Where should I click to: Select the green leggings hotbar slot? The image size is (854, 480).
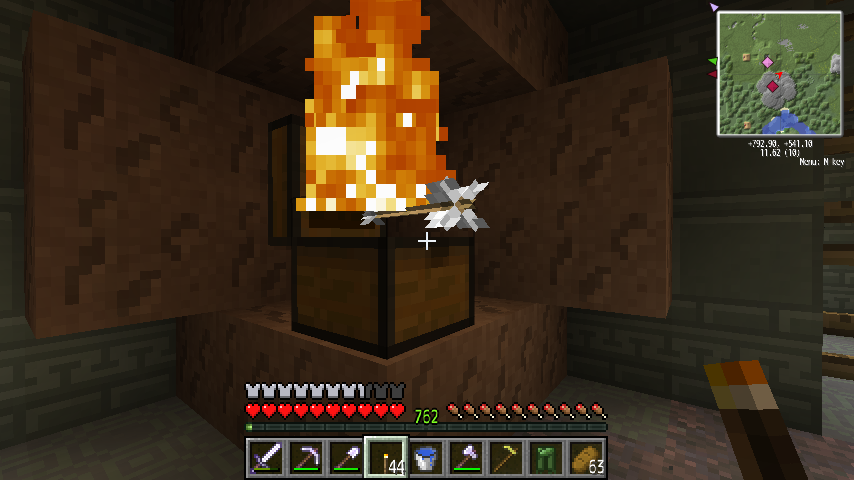click(x=546, y=458)
